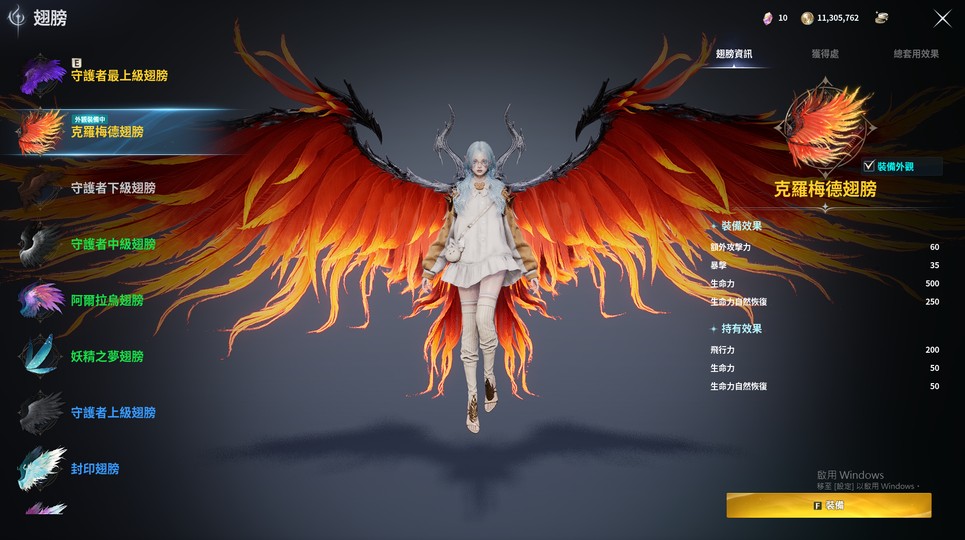965x540 pixels.
Task: Show the 總套用效果 tab
Action: tap(916, 54)
